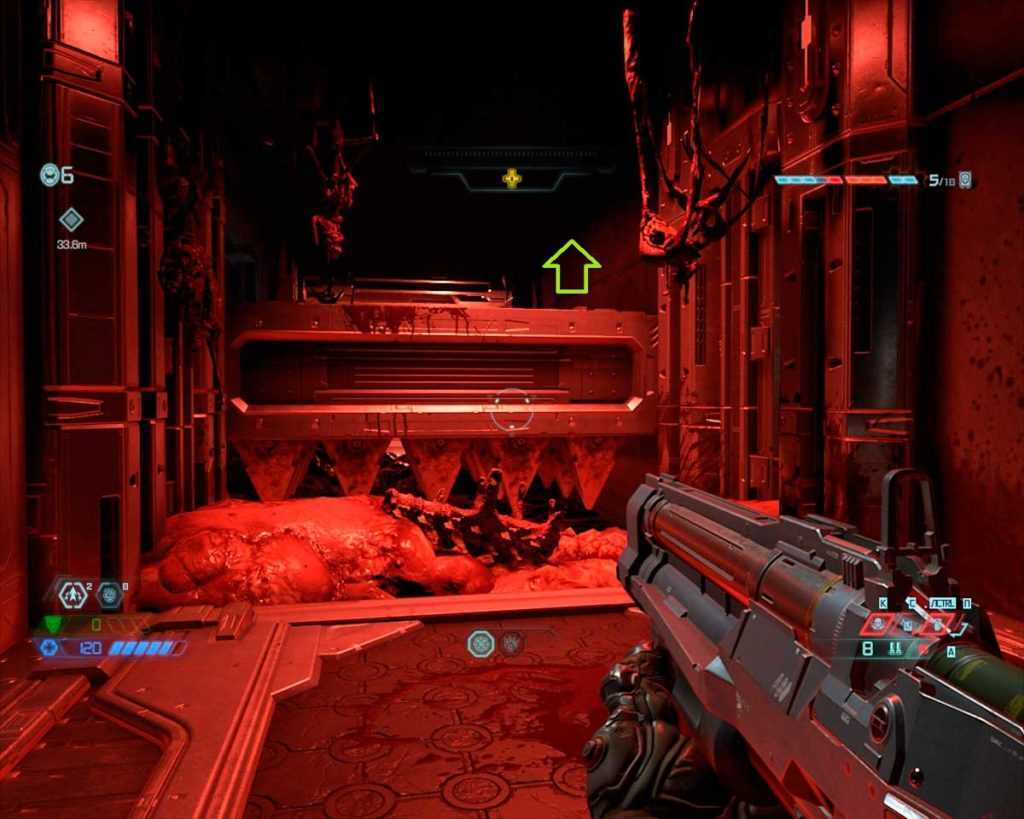Select the frag grenade equipment icon
The width and height of the screenshot is (1024, 819).
click(x=73, y=595)
